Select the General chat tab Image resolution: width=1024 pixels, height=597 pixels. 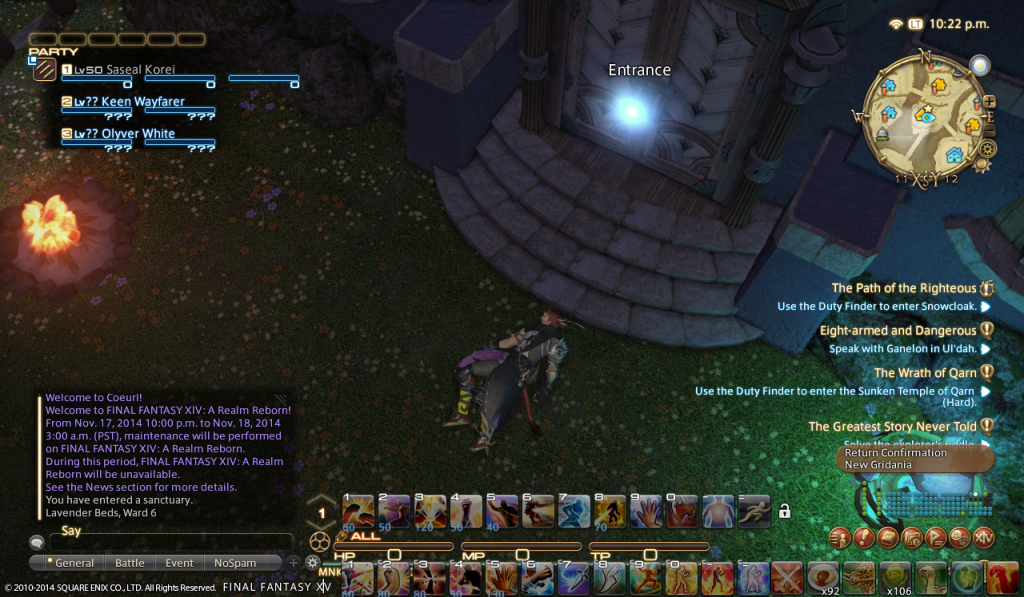pyautogui.click(x=72, y=563)
